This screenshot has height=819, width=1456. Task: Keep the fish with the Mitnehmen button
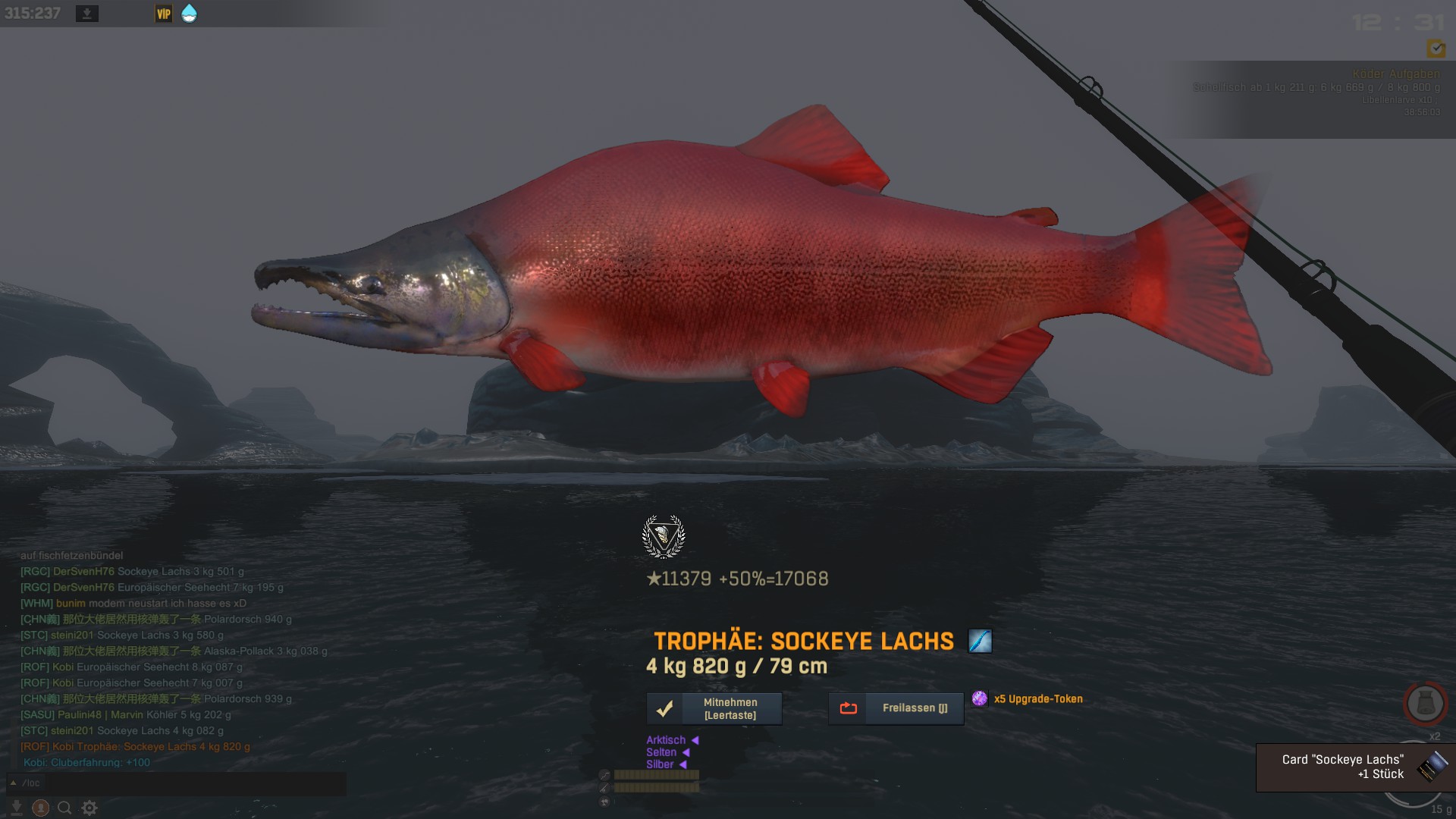click(x=714, y=708)
